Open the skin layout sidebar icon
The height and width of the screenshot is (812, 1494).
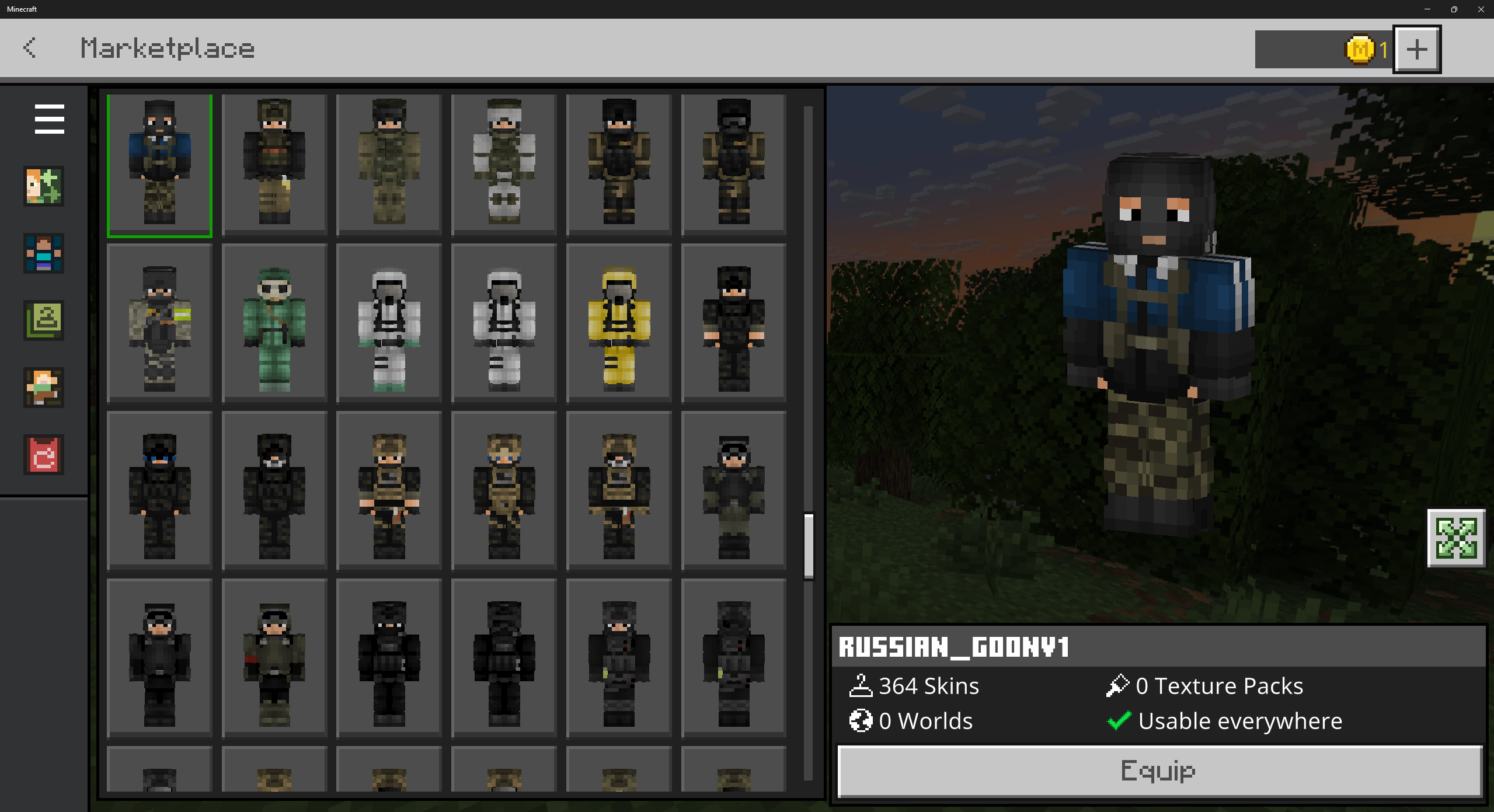tap(43, 254)
